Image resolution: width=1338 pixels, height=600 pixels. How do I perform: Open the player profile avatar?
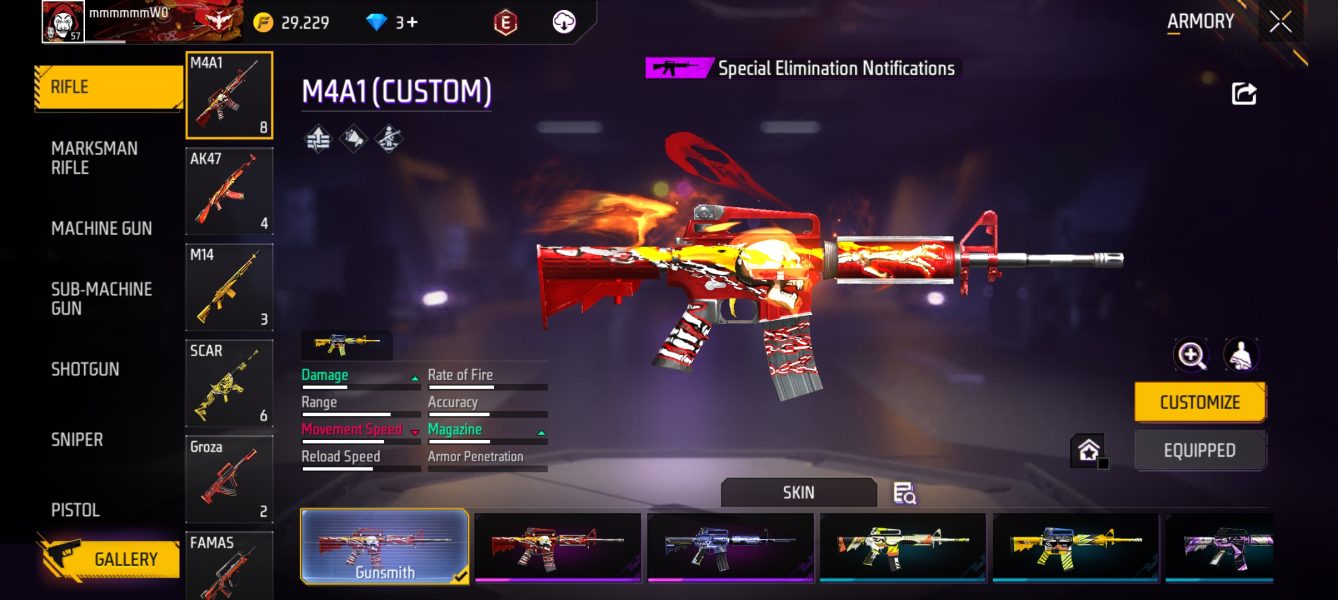(63, 22)
